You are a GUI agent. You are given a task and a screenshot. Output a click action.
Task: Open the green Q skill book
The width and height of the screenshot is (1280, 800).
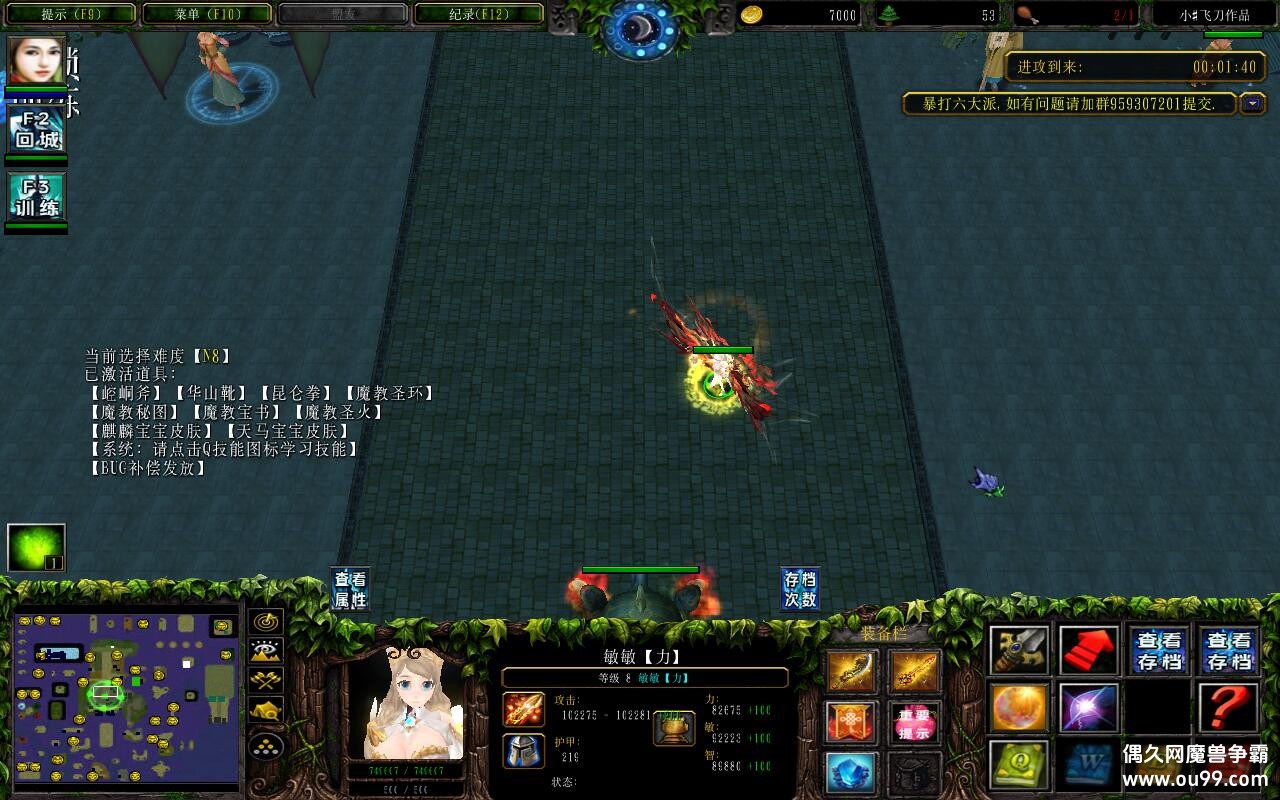click(1020, 764)
